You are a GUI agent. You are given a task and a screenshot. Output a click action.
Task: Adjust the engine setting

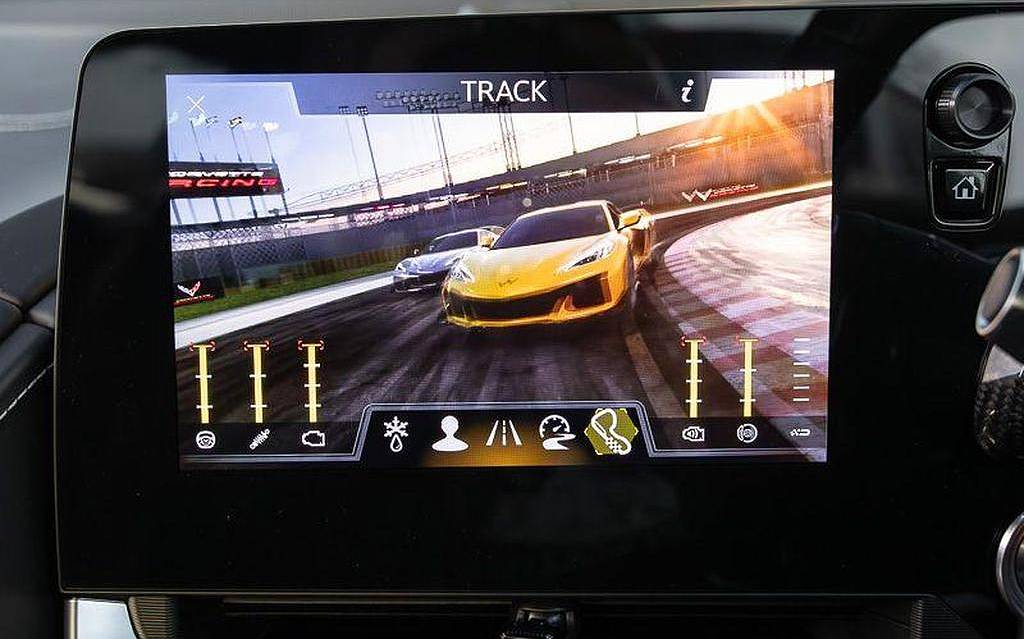click(x=313, y=438)
